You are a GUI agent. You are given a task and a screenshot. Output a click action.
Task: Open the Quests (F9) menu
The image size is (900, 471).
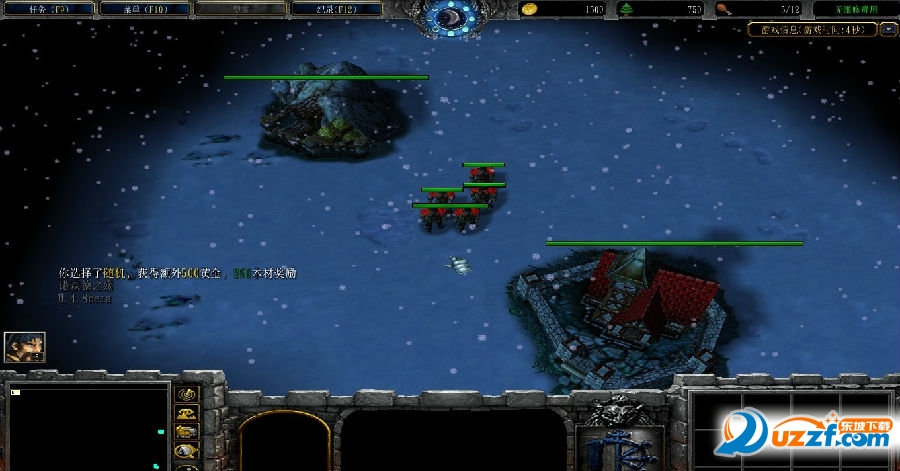coord(49,8)
